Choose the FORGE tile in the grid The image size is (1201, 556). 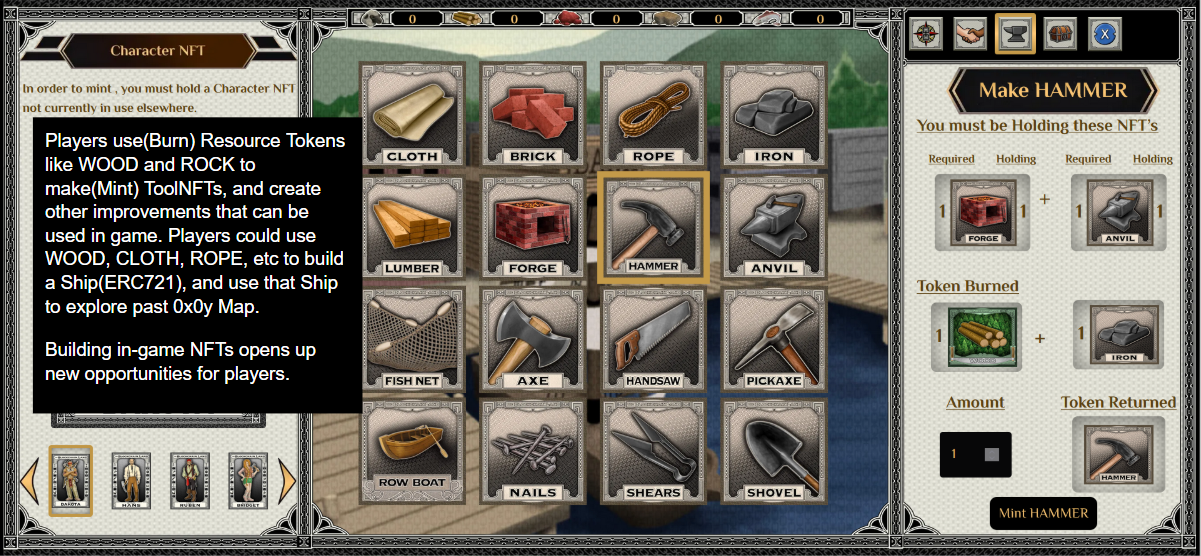click(533, 227)
